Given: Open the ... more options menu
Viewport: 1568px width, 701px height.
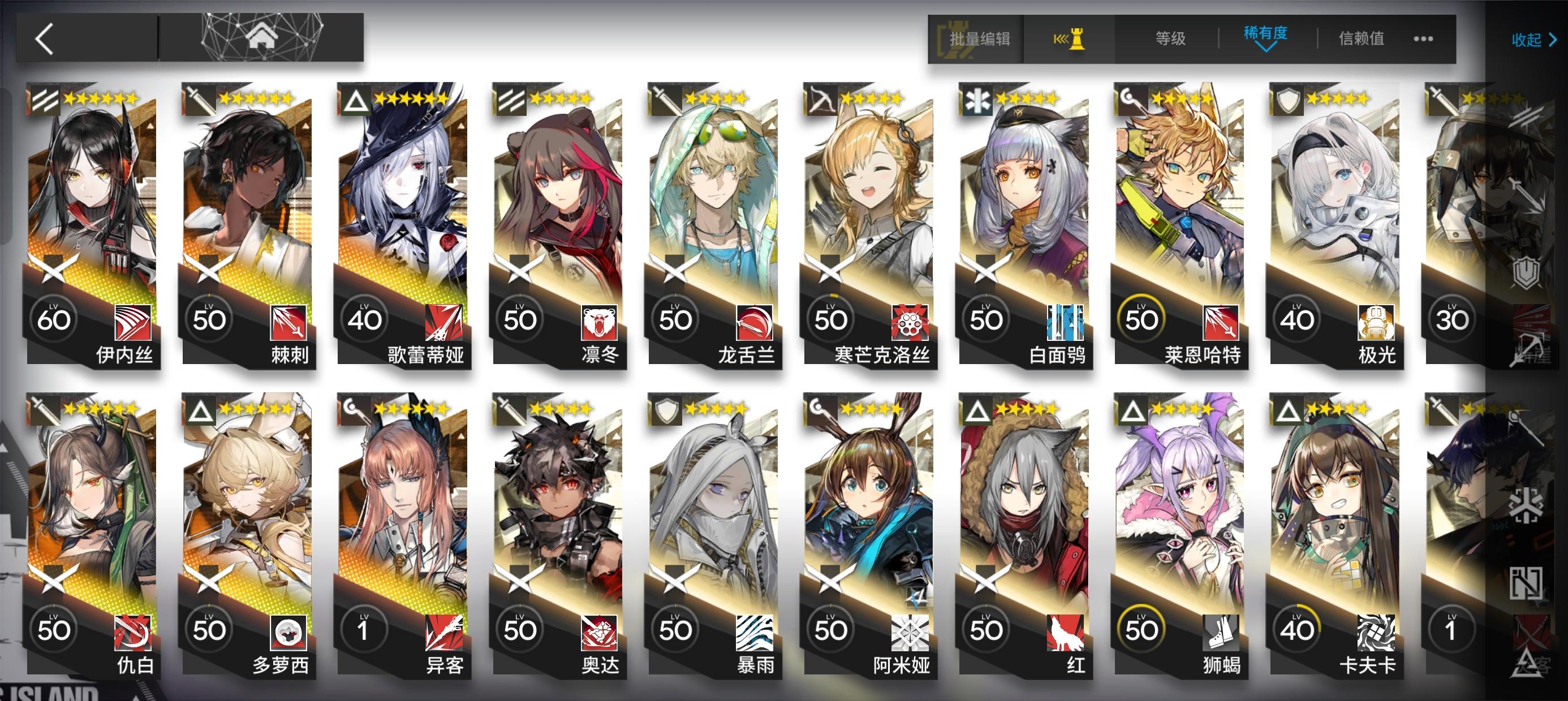Looking at the screenshot, I should [x=1423, y=40].
